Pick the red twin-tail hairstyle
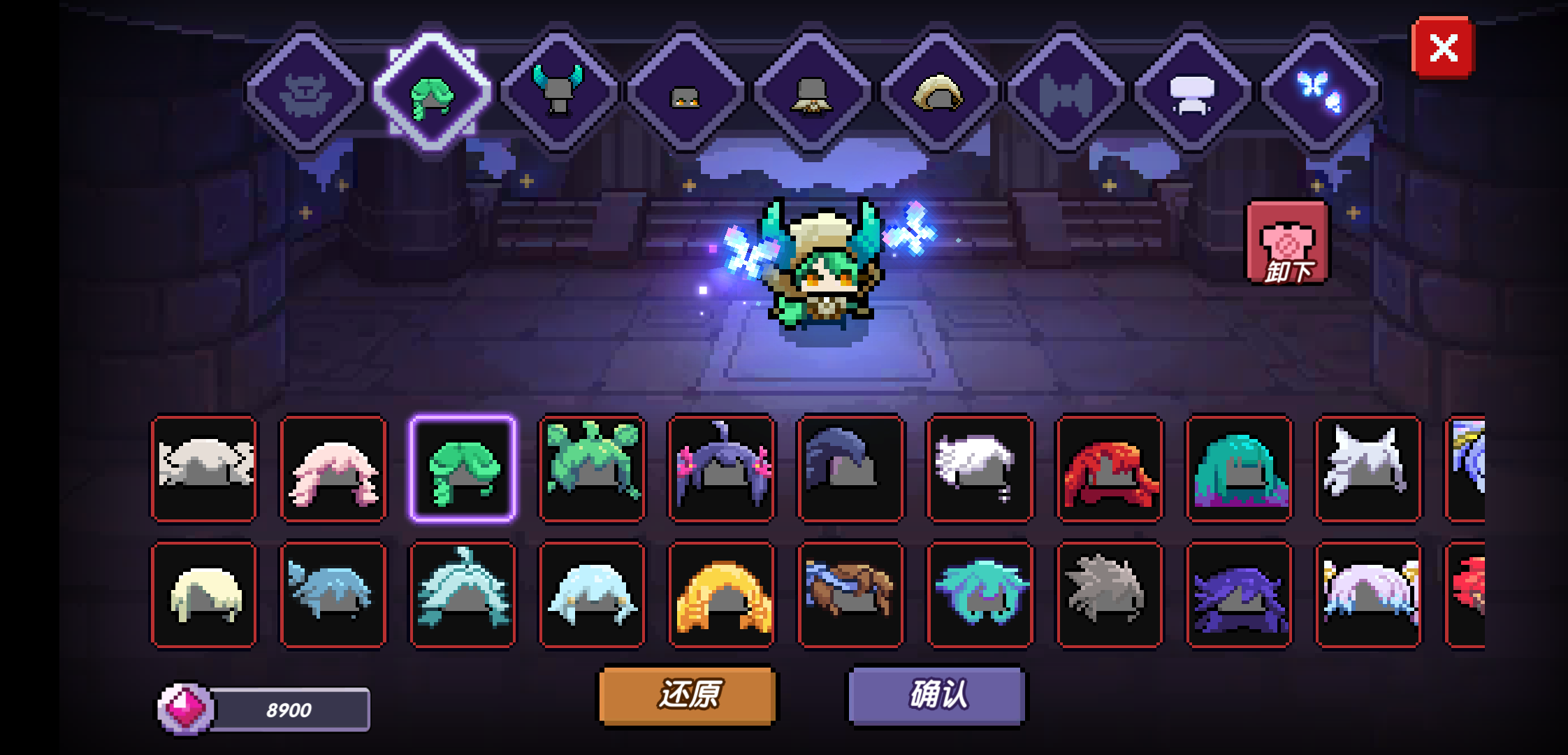This screenshot has height=755, width=1568. click(1111, 470)
